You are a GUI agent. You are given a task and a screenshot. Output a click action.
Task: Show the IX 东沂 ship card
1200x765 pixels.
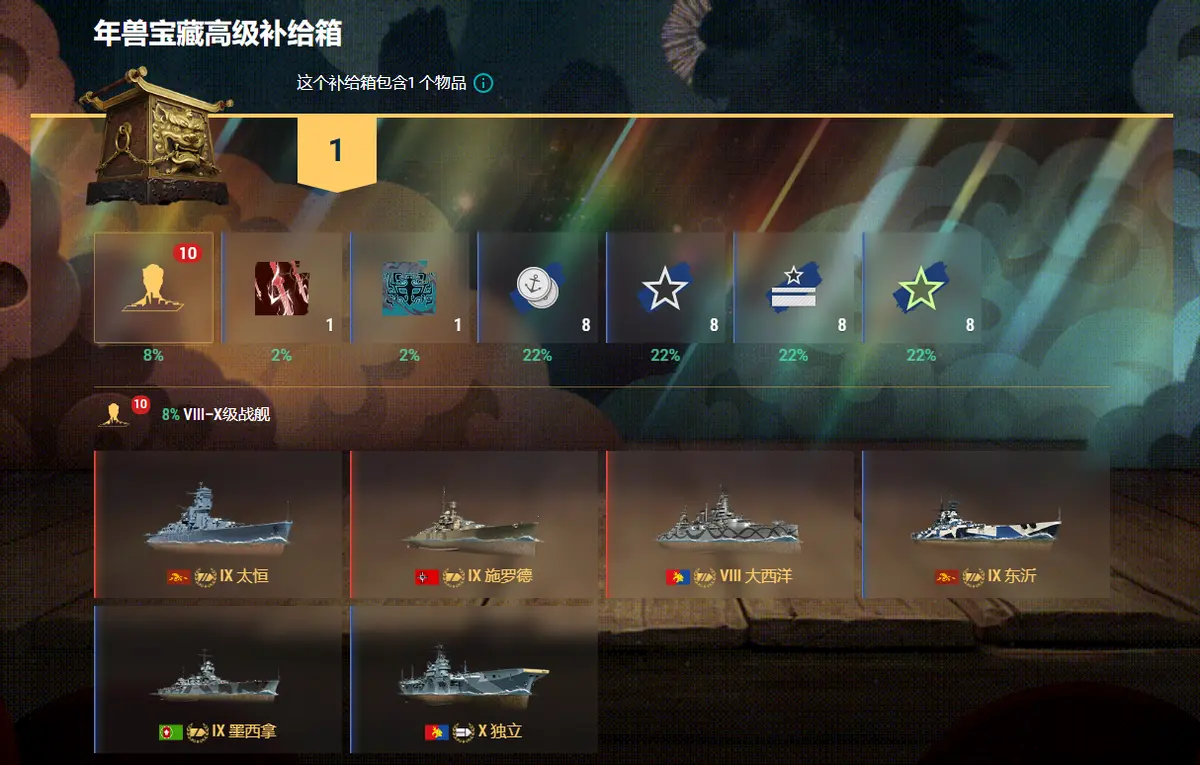coord(987,525)
